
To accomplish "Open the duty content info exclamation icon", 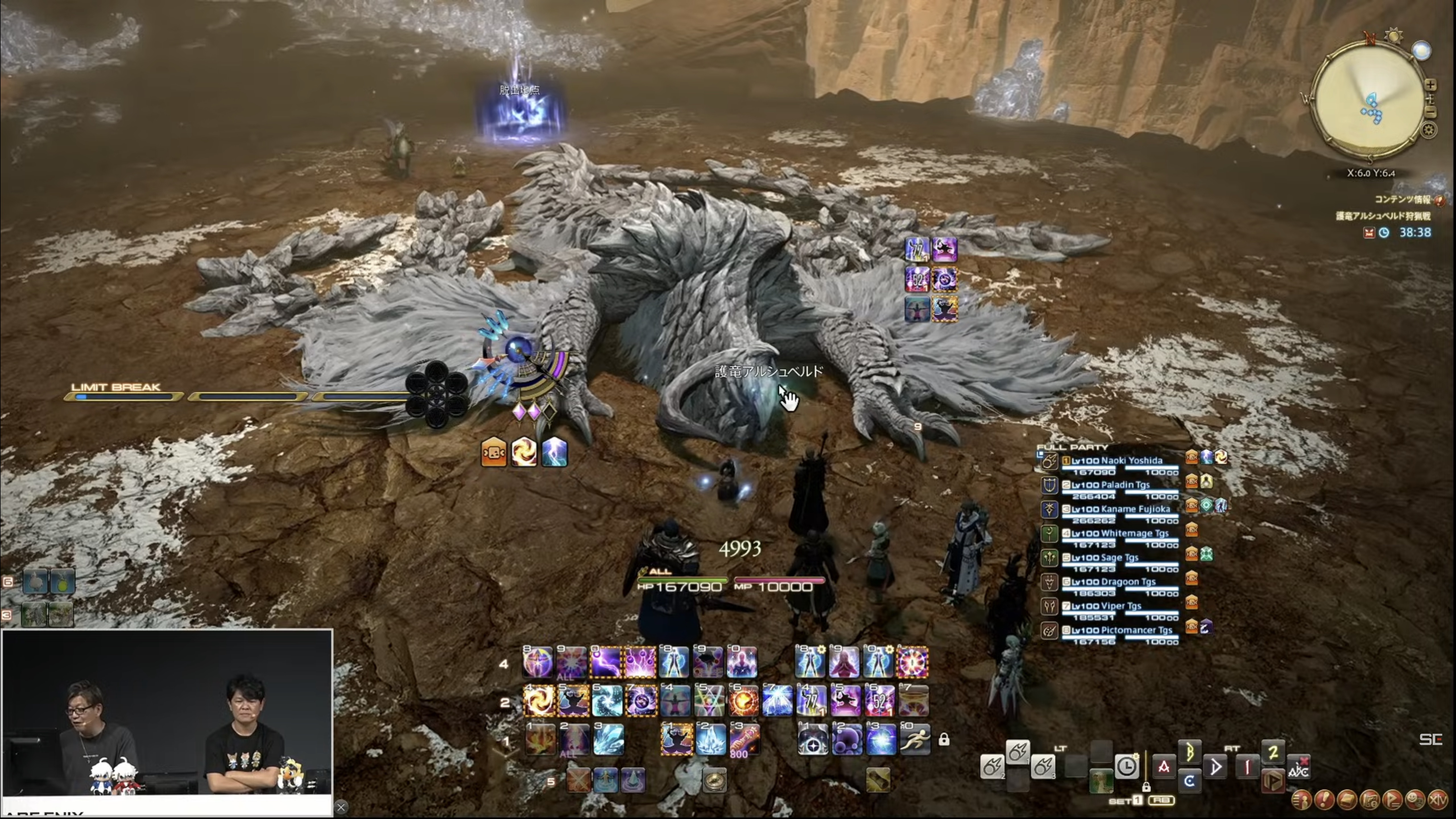I will click(x=1438, y=200).
